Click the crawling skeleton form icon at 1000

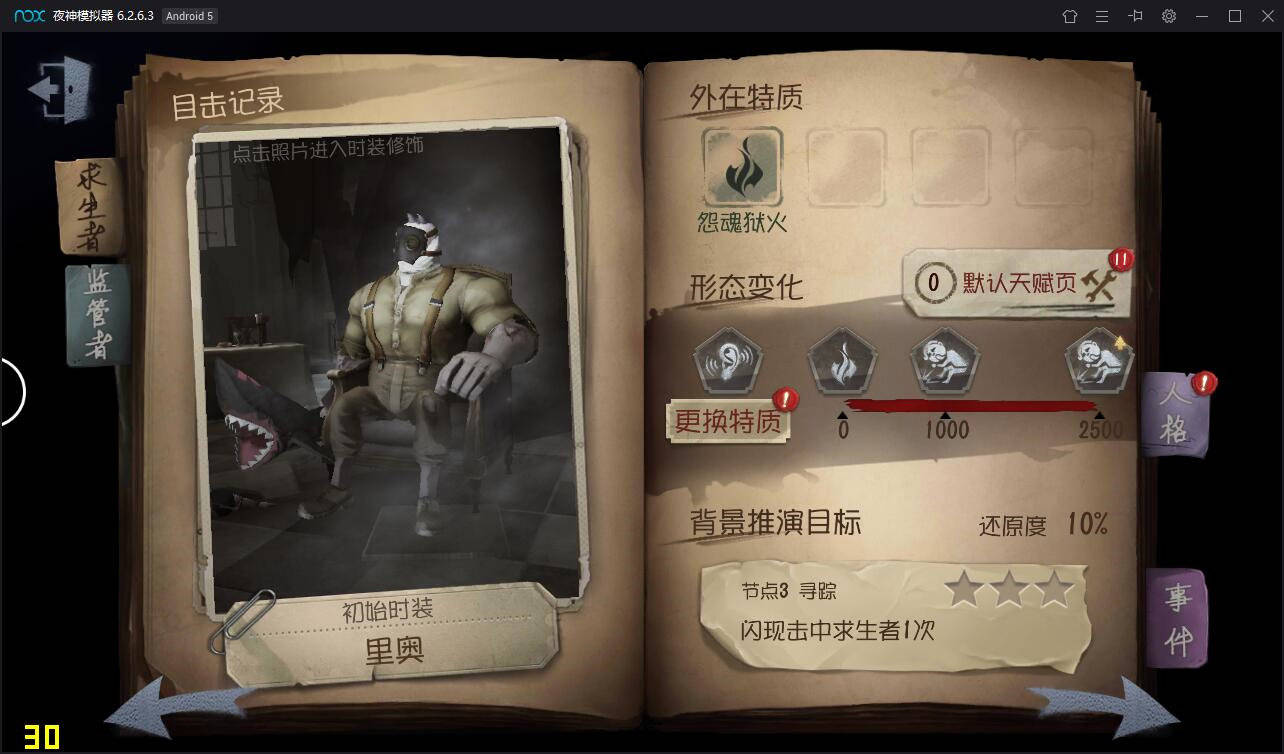pyautogui.click(x=941, y=363)
